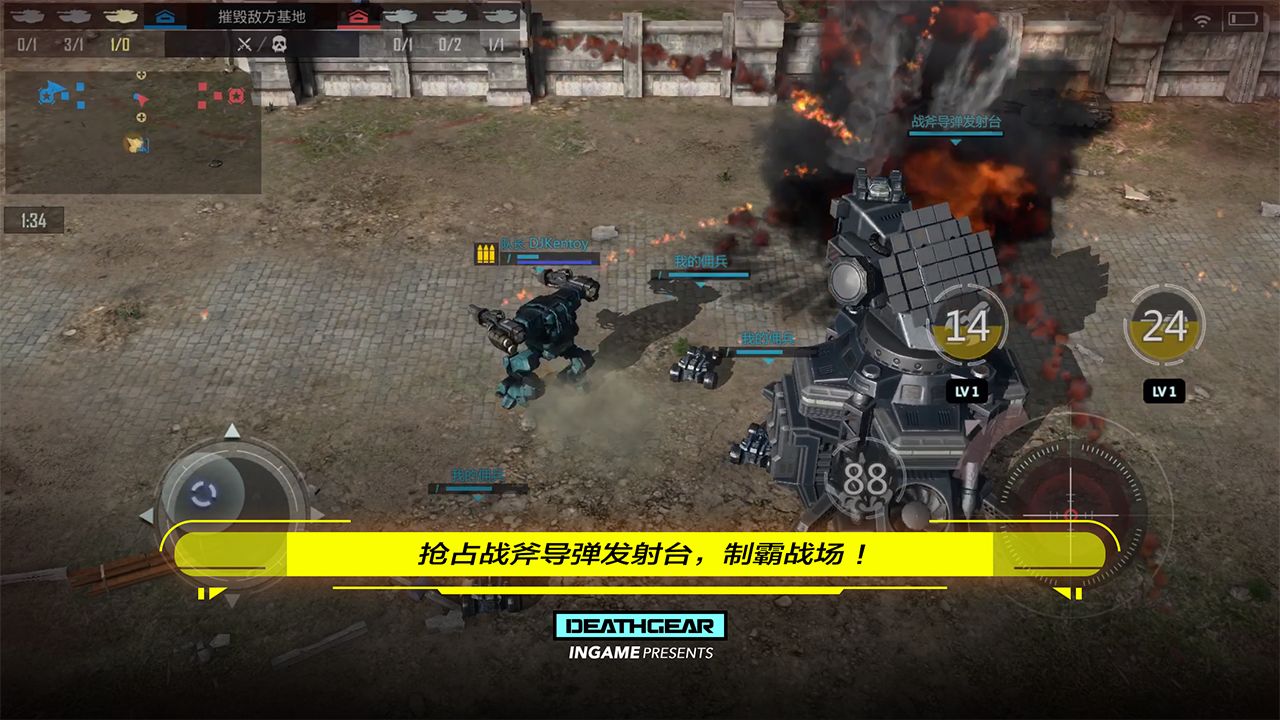This screenshot has width=1280, height=720.
Task: Click the battery indicator in the top corner
Action: click(x=1243, y=18)
